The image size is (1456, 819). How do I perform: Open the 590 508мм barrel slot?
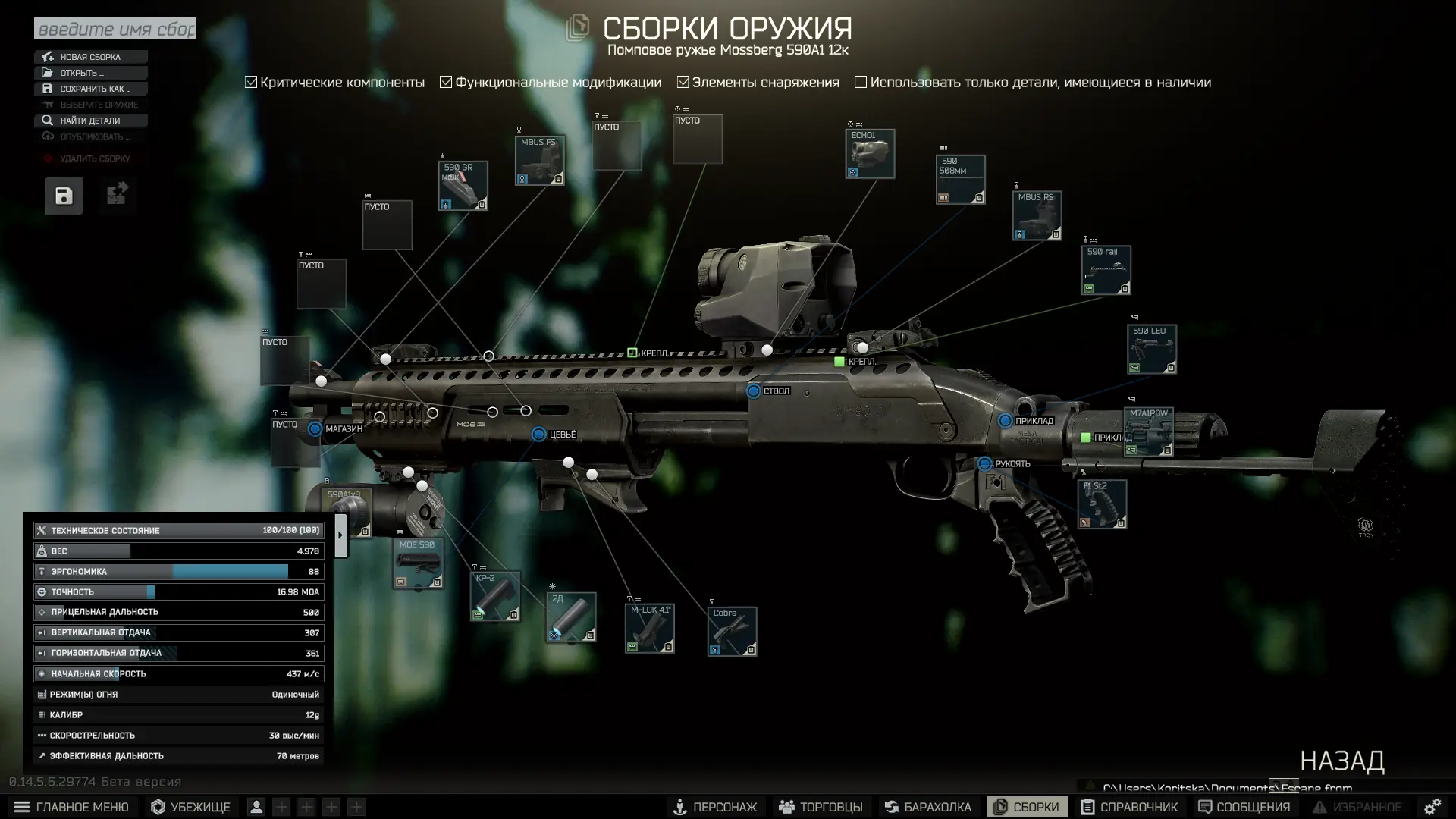pos(960,180)
